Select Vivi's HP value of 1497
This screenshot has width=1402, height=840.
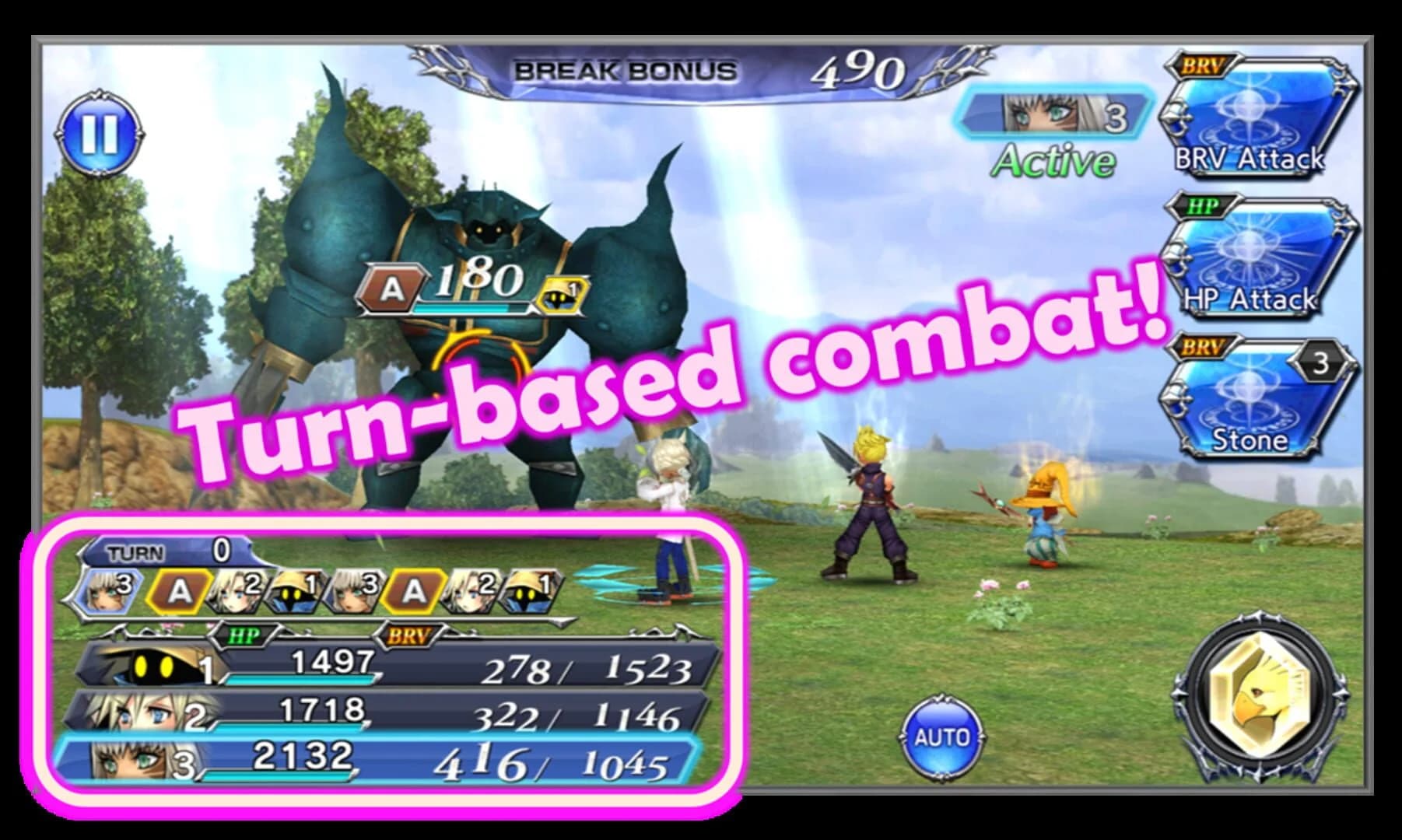tap(330, 660)
